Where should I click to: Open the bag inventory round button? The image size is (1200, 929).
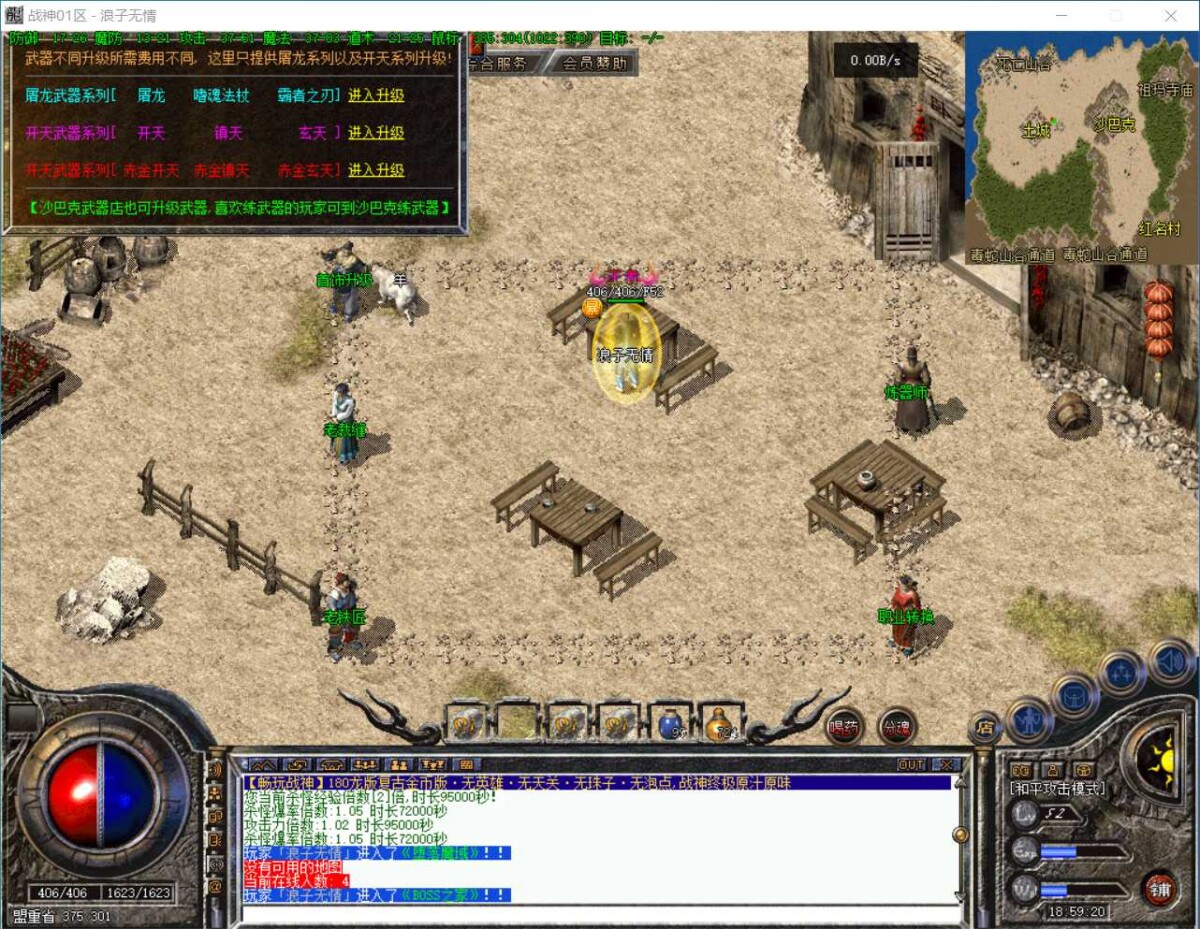1075,695
